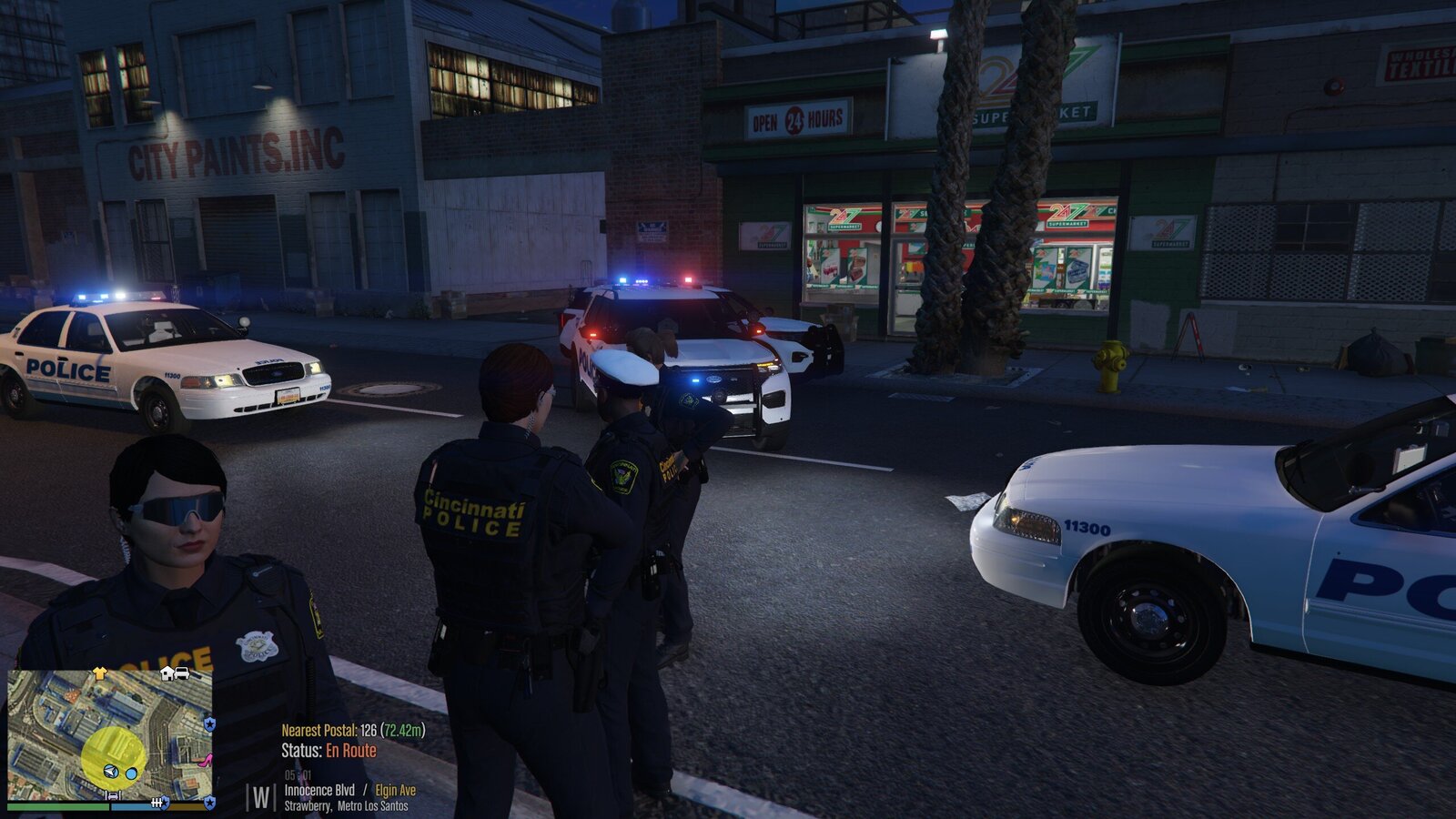Click the minimap in the corner

tap(110, 733)
